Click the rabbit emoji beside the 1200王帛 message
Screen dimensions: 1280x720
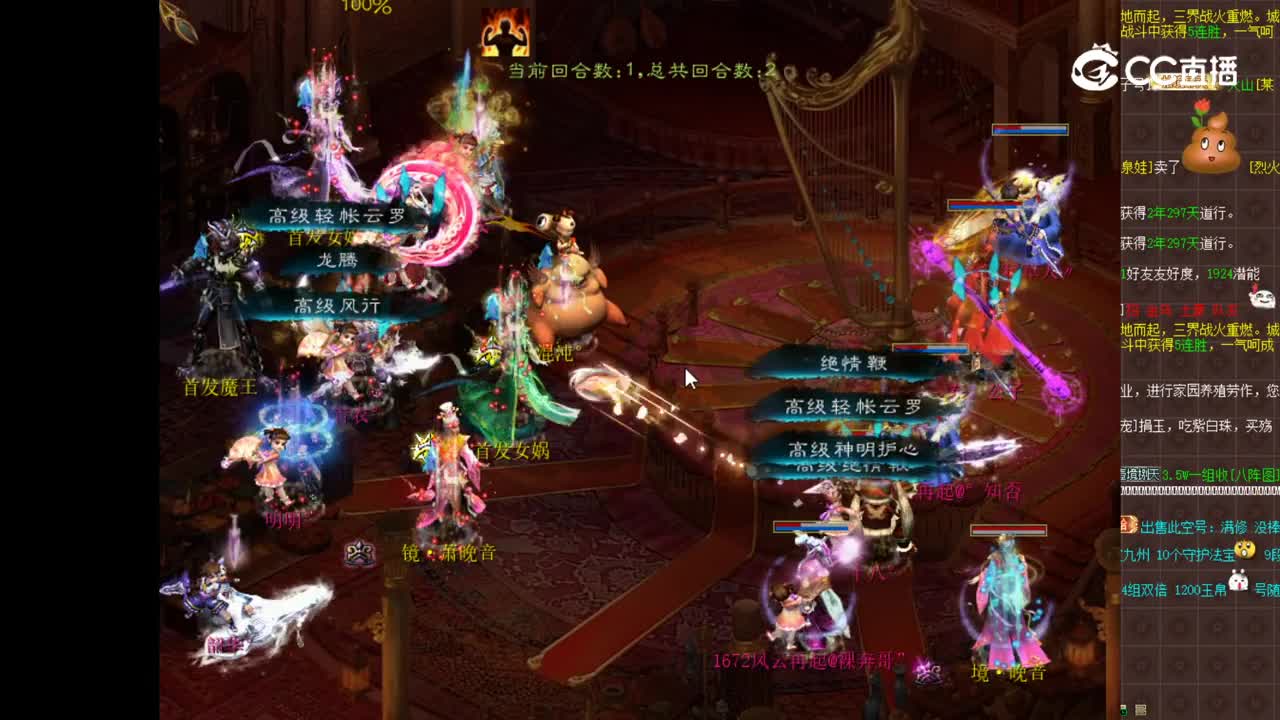1238,581
